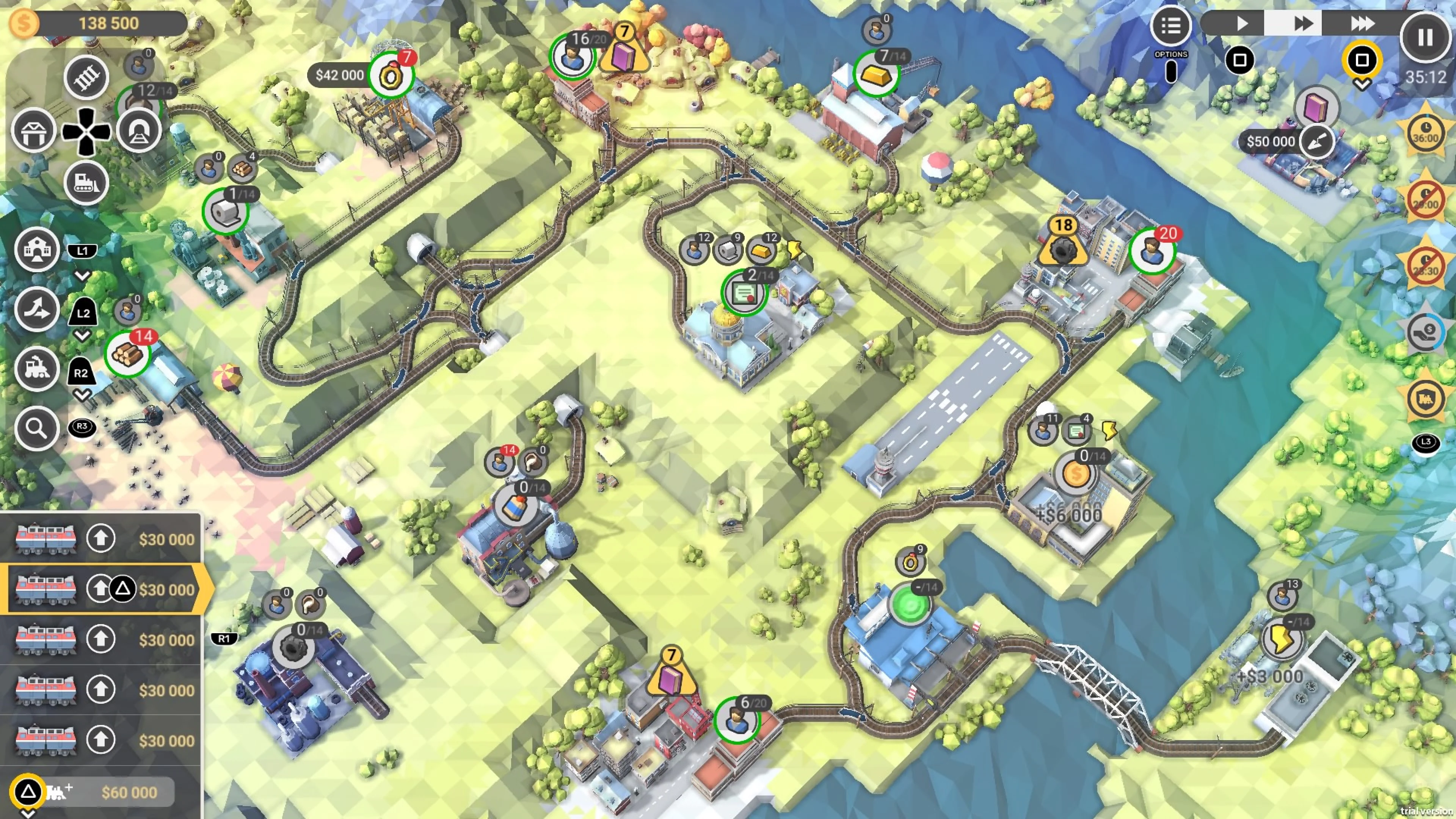Open the locomotive trains panel

pos(37,369)
